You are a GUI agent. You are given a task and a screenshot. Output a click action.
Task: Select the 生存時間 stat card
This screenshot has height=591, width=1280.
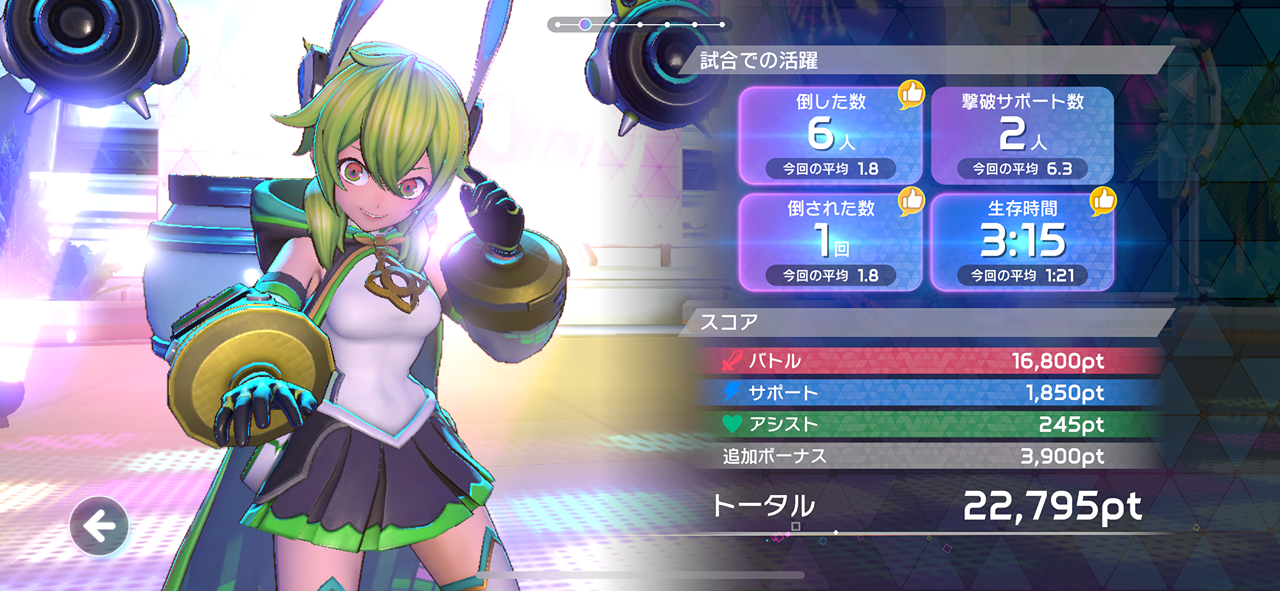1022,242
